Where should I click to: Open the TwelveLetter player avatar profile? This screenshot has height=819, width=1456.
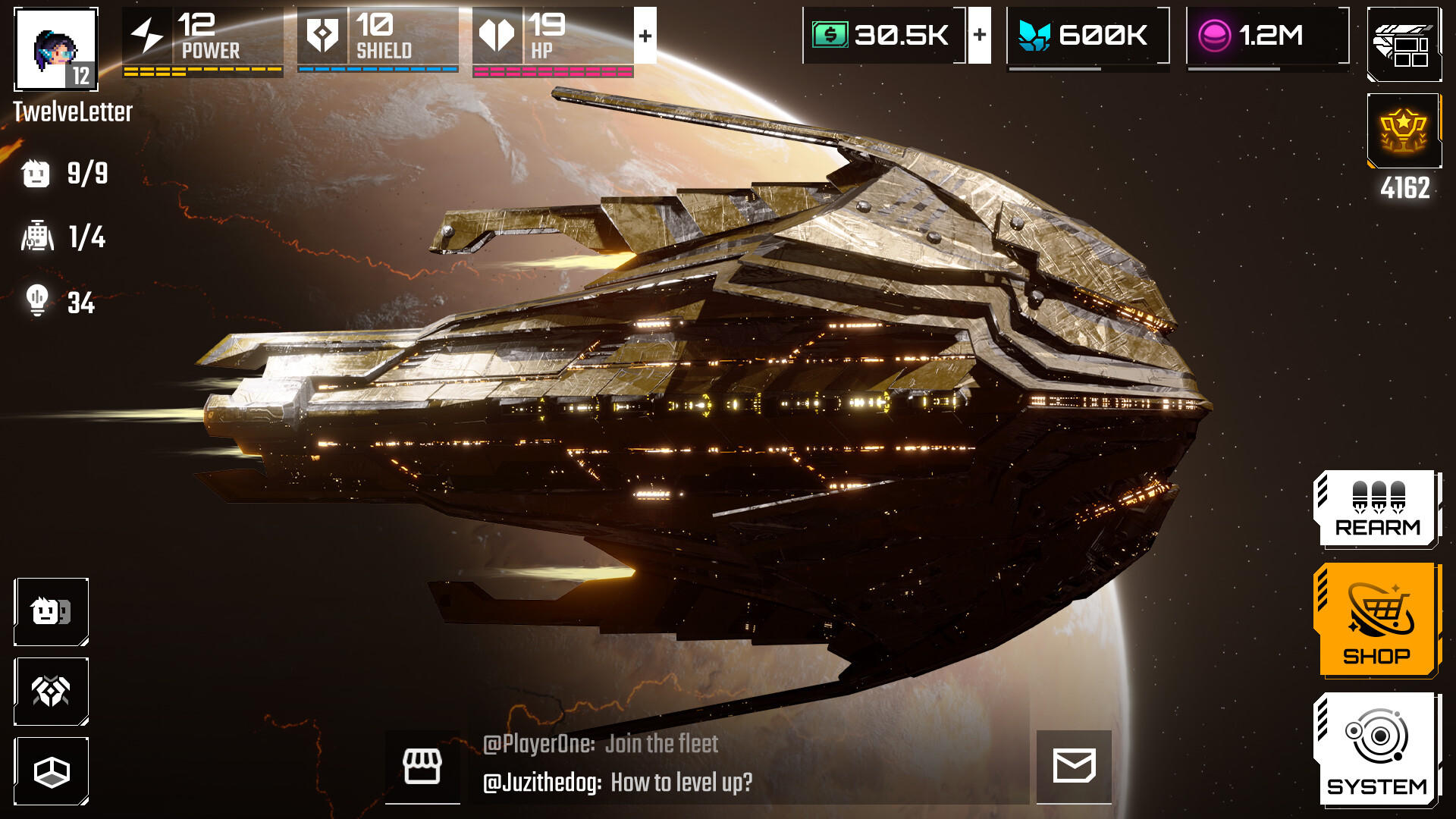click(56, 49)
